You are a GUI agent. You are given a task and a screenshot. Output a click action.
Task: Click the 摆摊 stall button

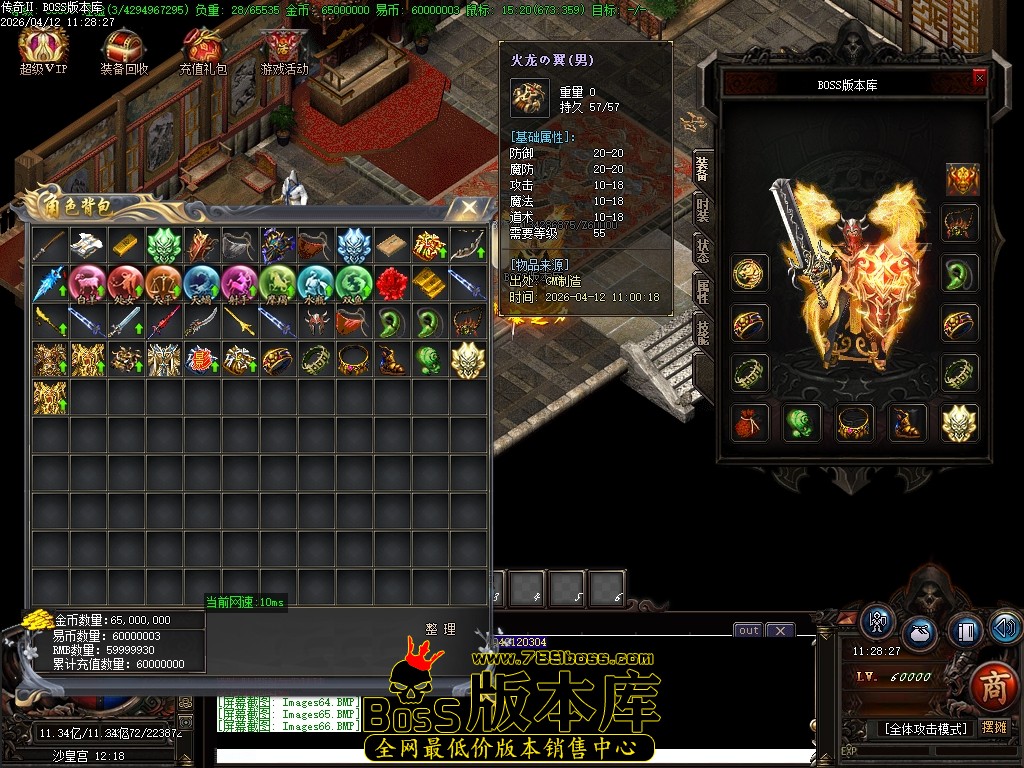(994, 727)
